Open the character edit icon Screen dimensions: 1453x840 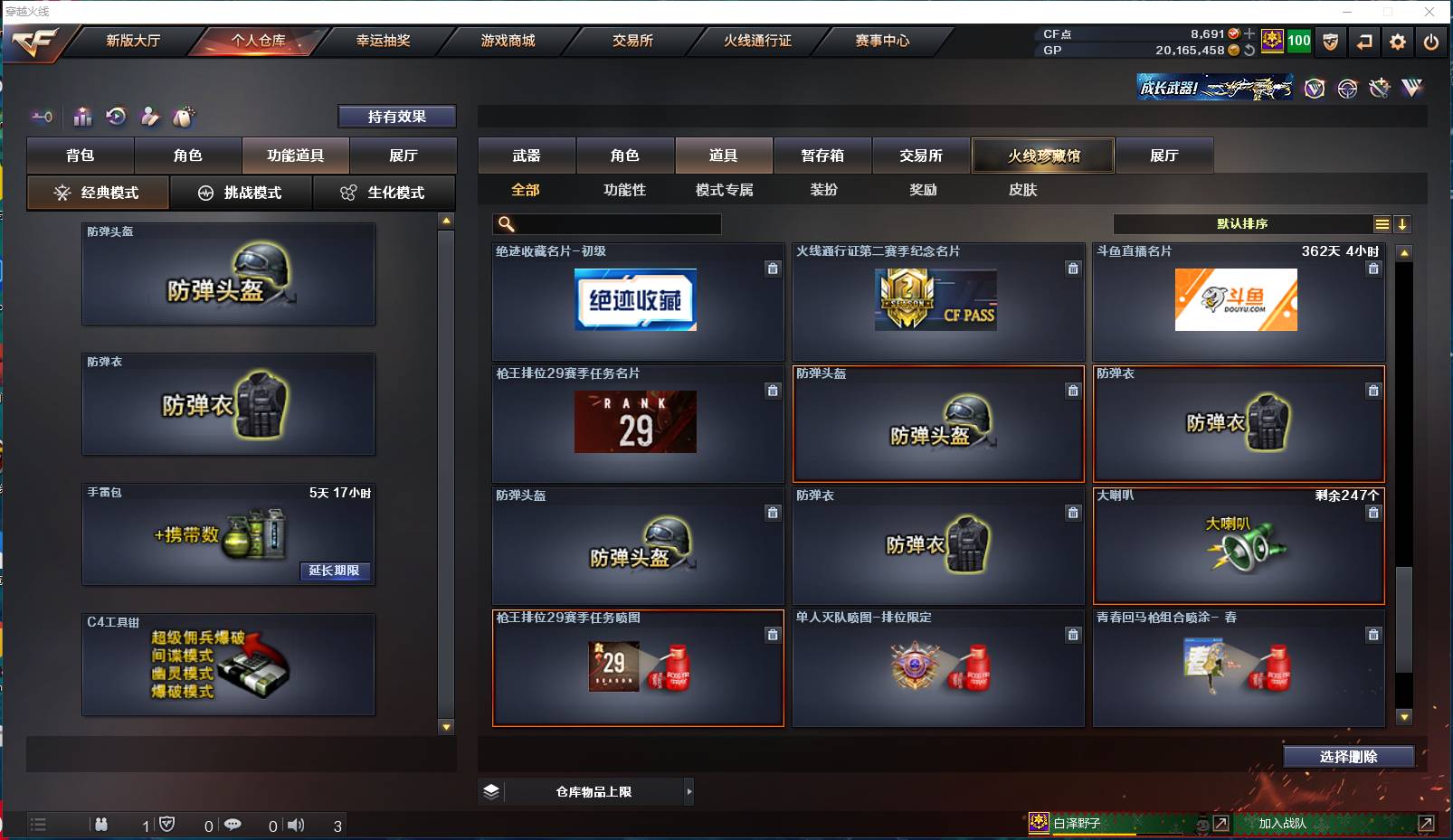tap(150, 117)
